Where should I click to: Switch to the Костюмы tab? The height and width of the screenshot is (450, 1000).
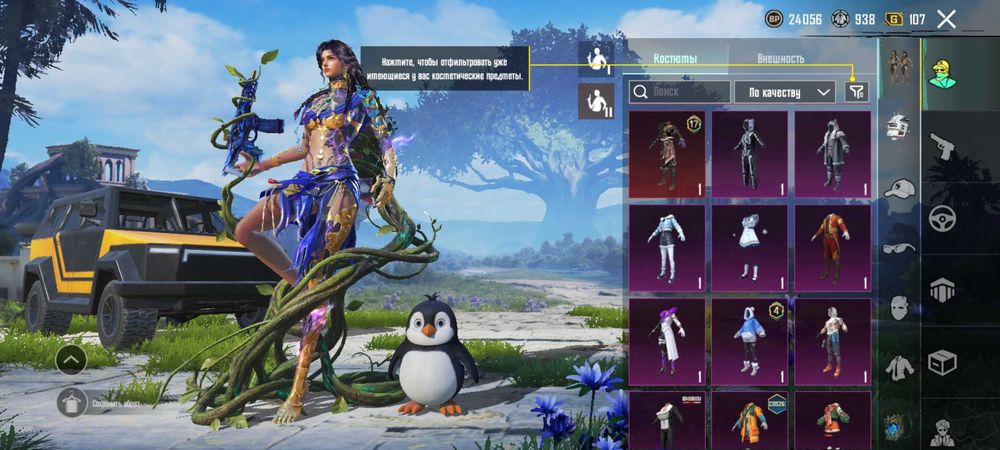pos(675,59)
